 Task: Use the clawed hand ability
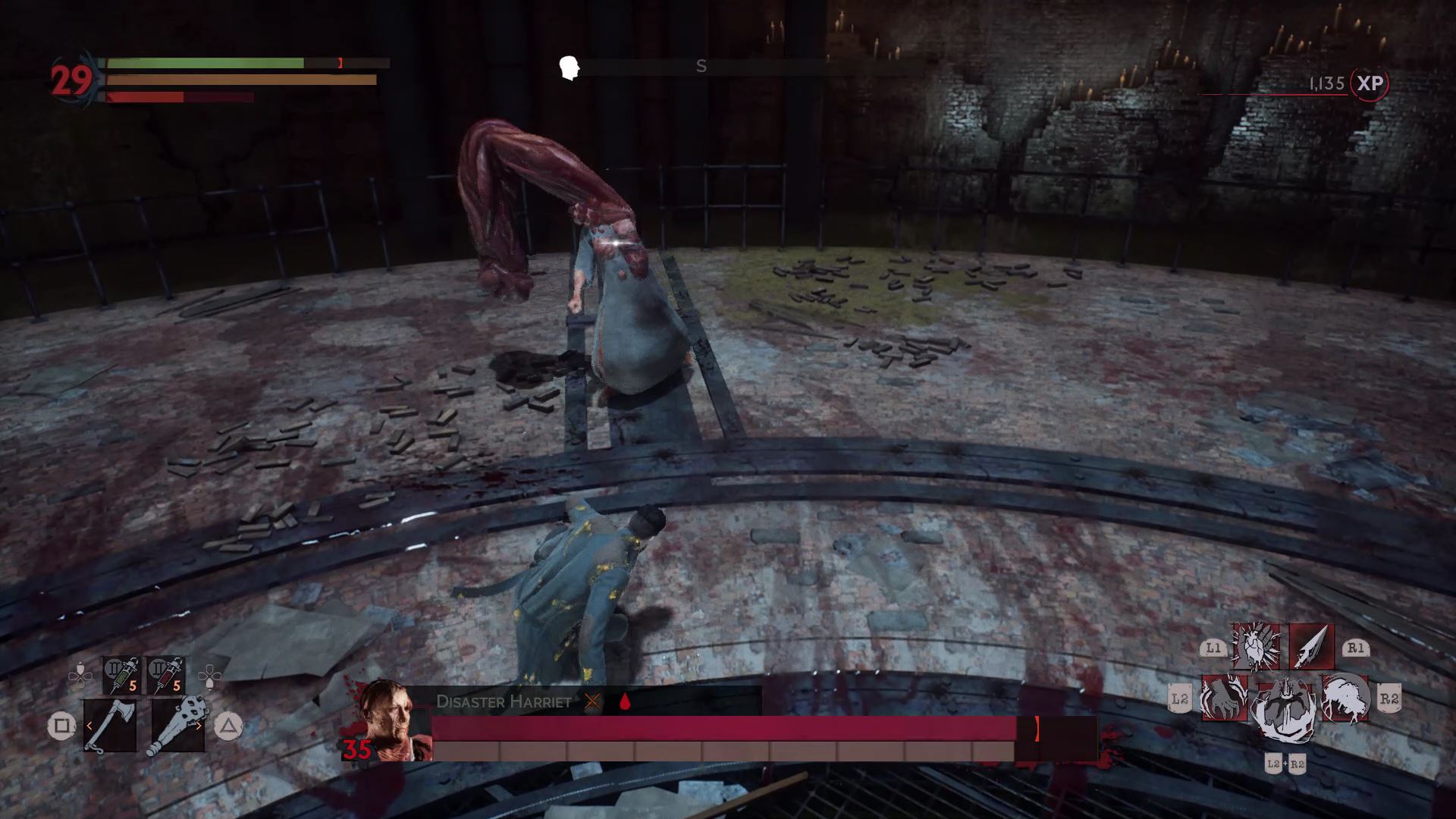(x=1224, y=698)
